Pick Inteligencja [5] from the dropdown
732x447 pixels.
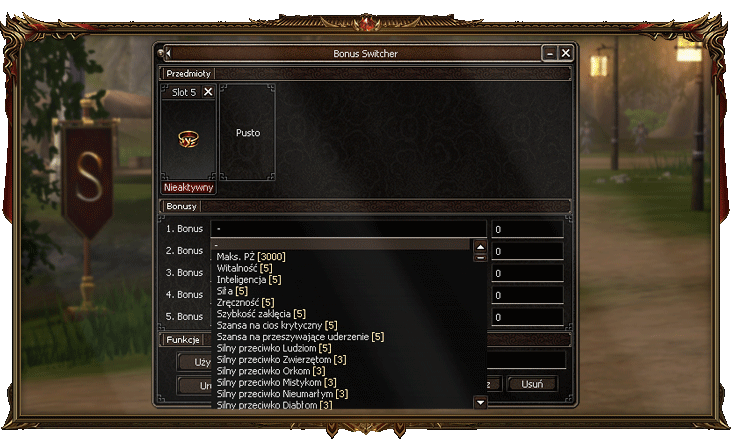(x=249, y=279)
